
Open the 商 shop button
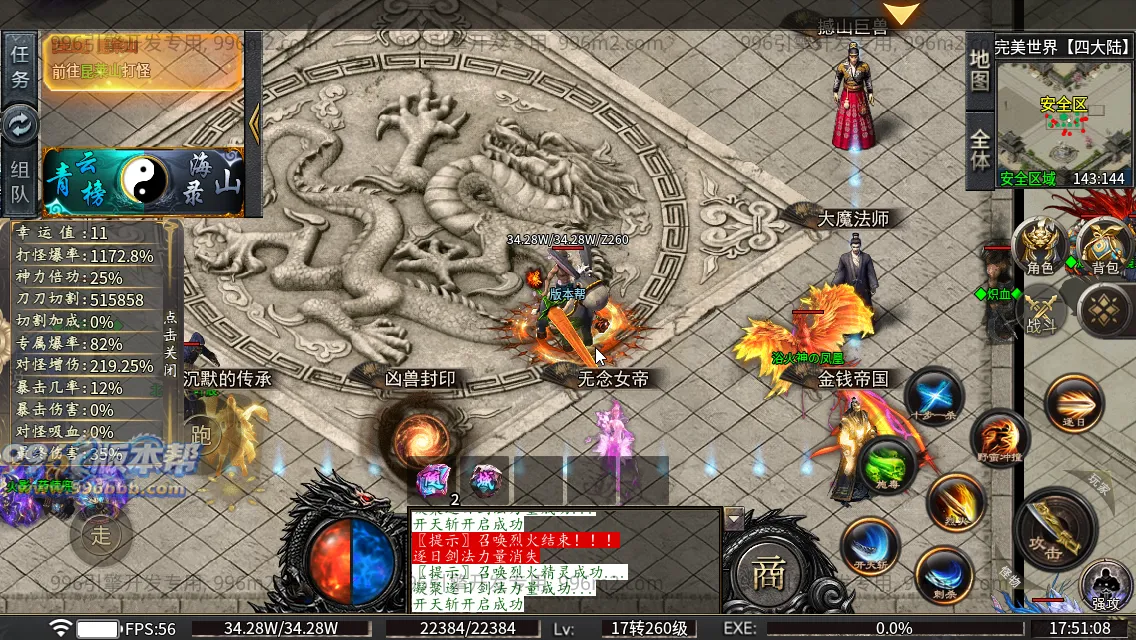pos(768,573)
